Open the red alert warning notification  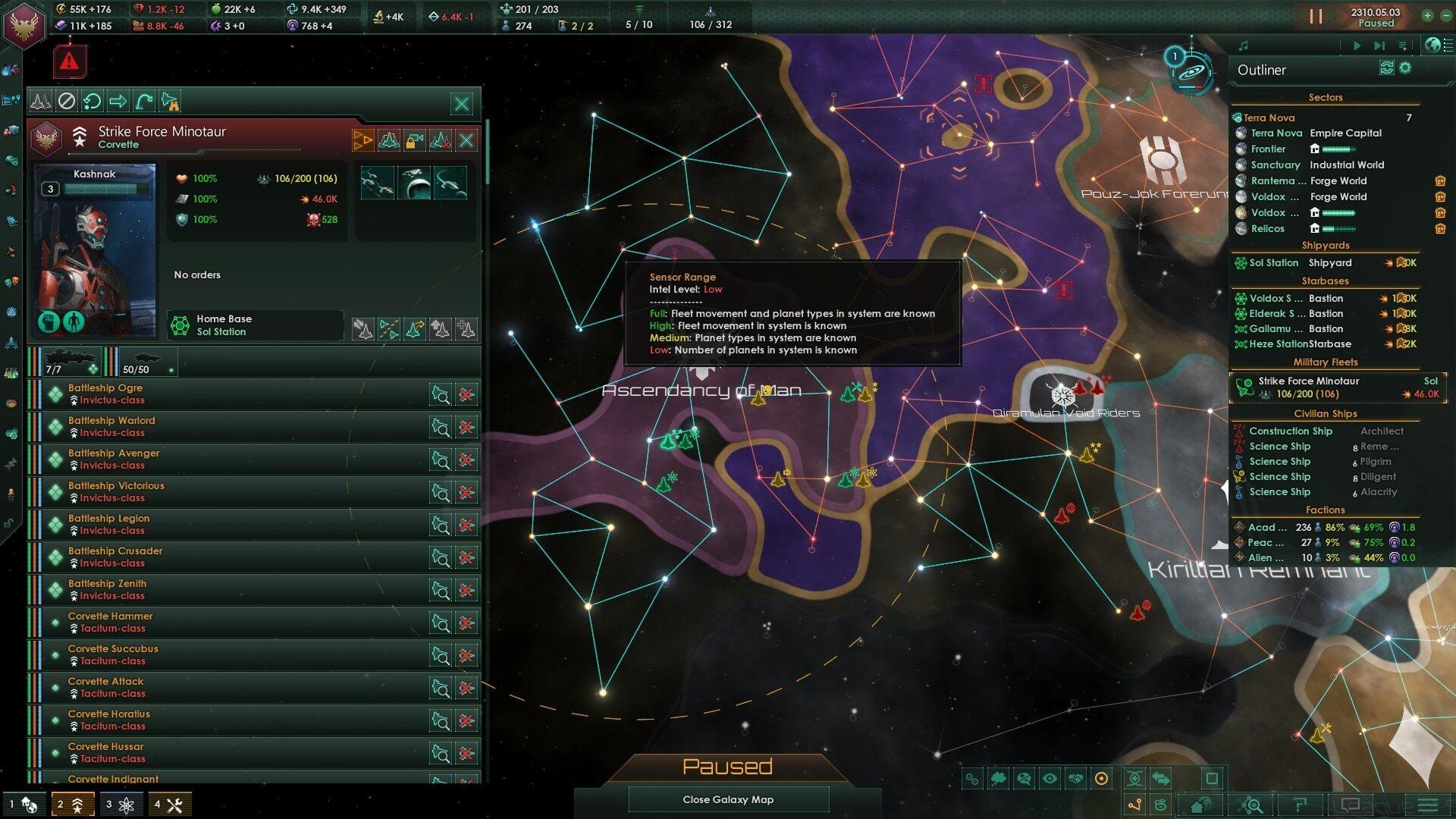point(69,61)
